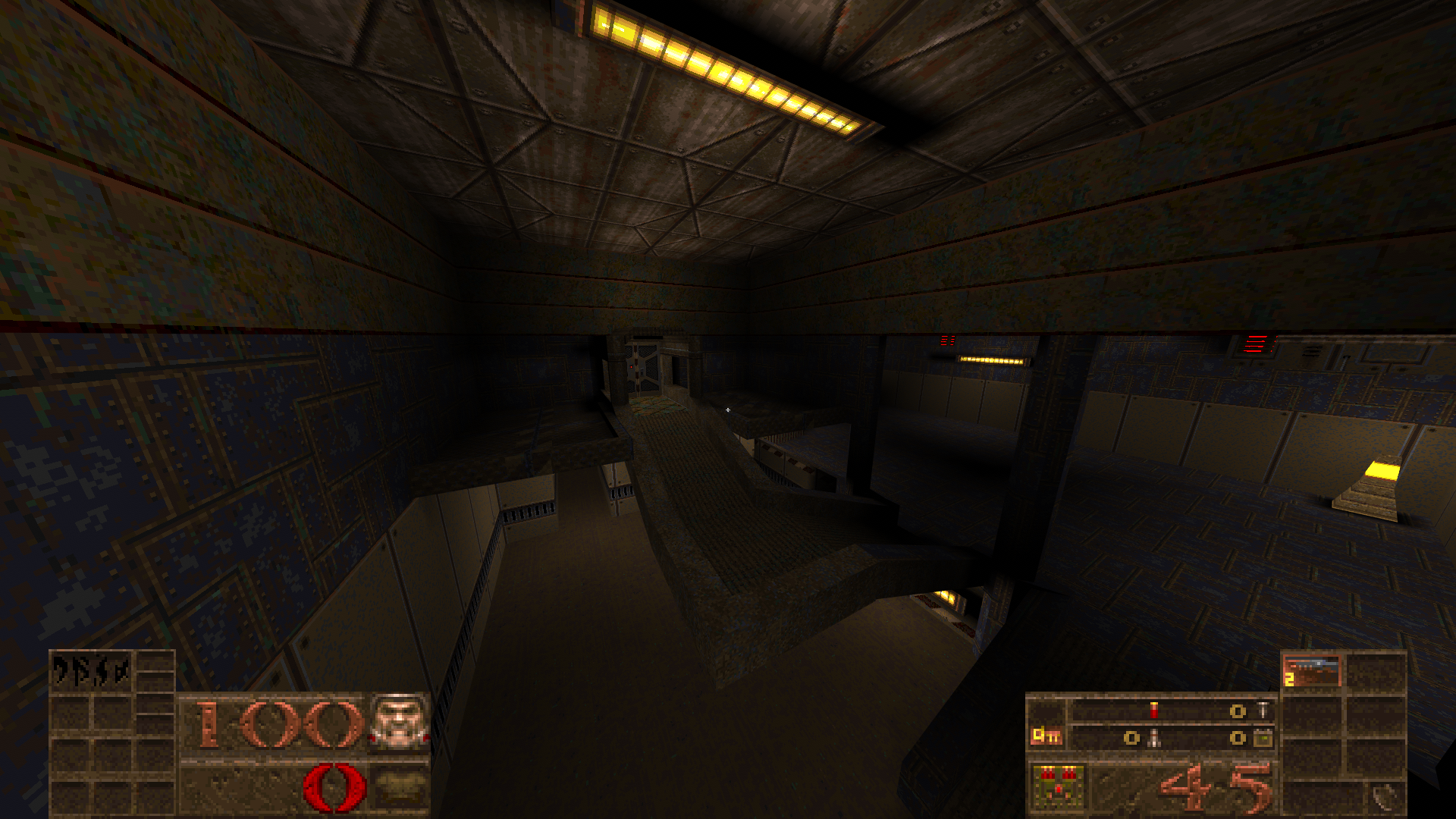The image size is (1456, 819).
Task: Click the red shell icon in ammo panel
Action: pos(1153,710)
